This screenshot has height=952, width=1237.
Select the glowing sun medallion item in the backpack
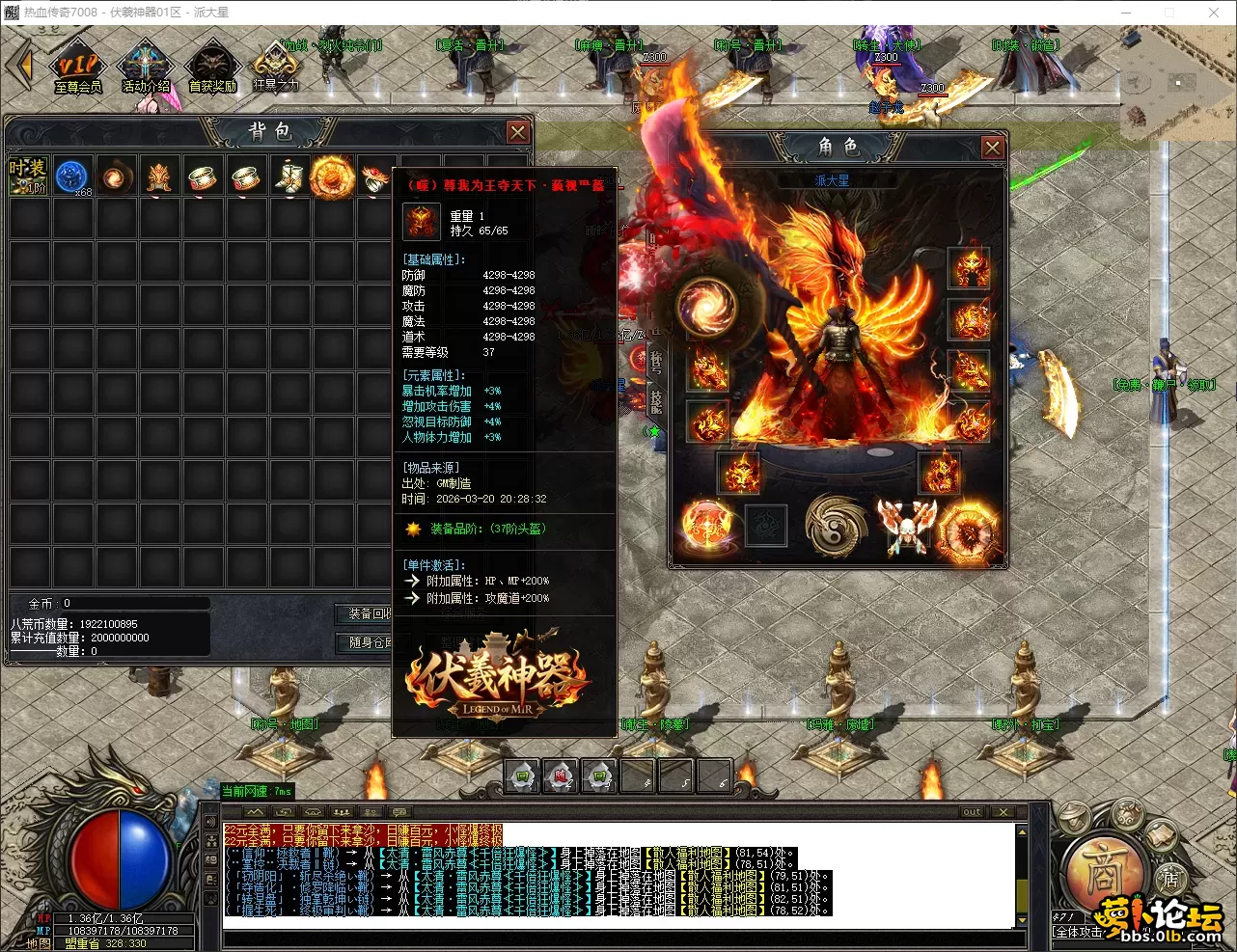pos(332,177)
